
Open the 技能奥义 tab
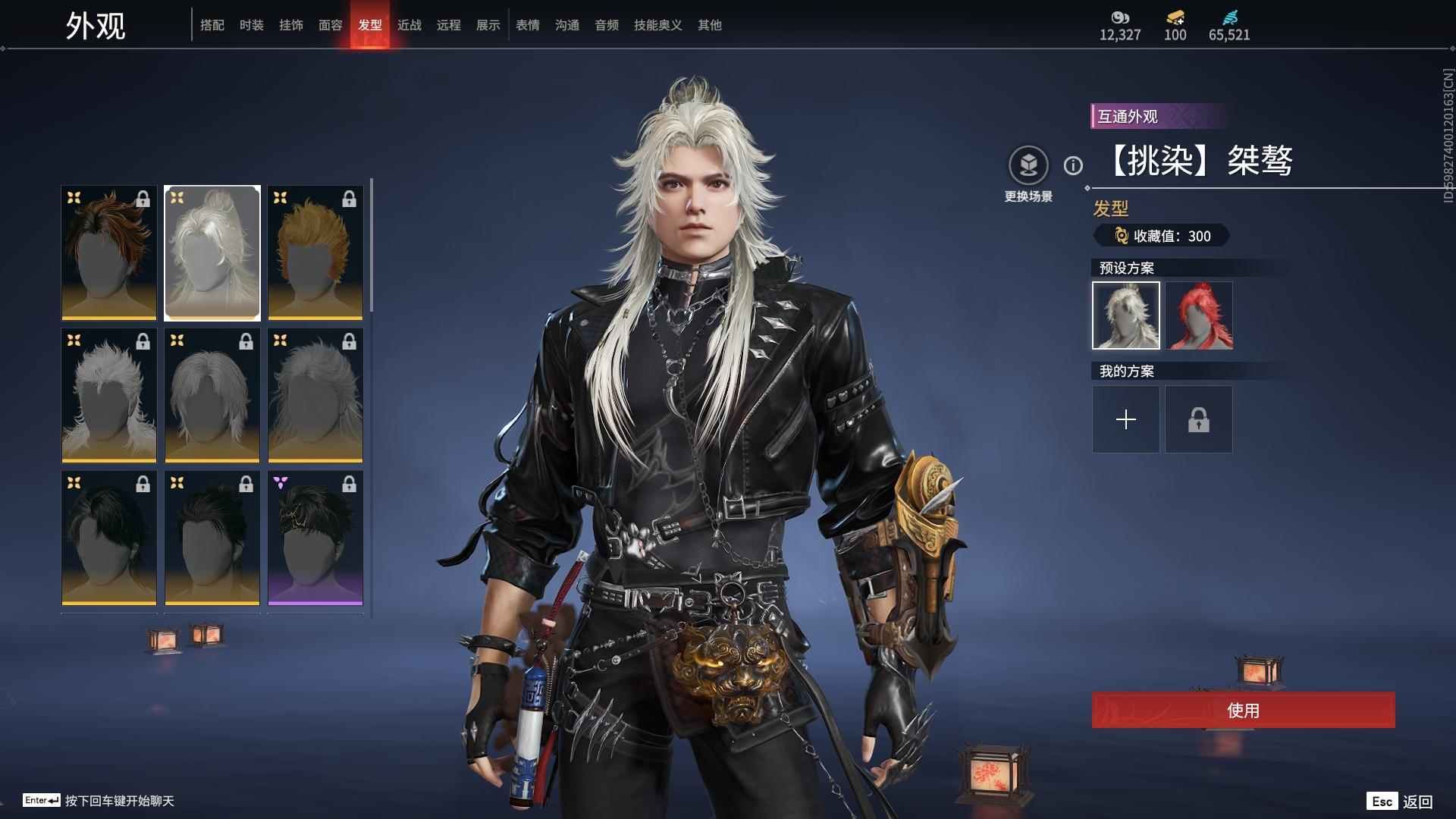coord(658,25)
